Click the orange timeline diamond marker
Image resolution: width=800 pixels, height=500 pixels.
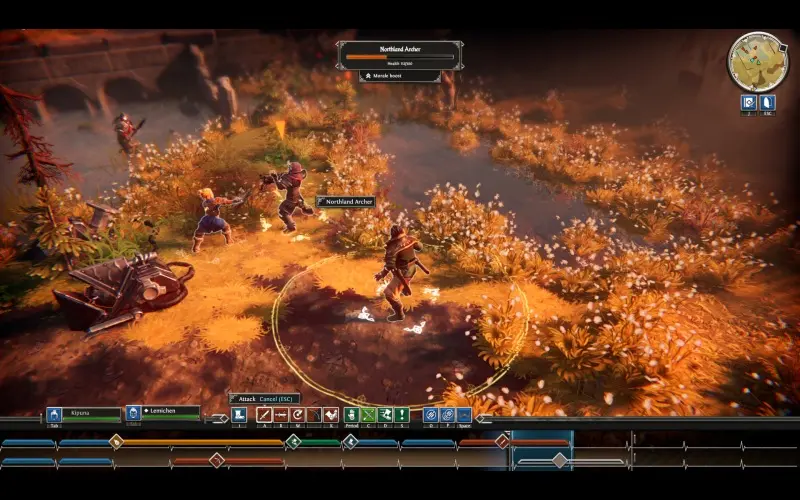(x=116, y=441)
